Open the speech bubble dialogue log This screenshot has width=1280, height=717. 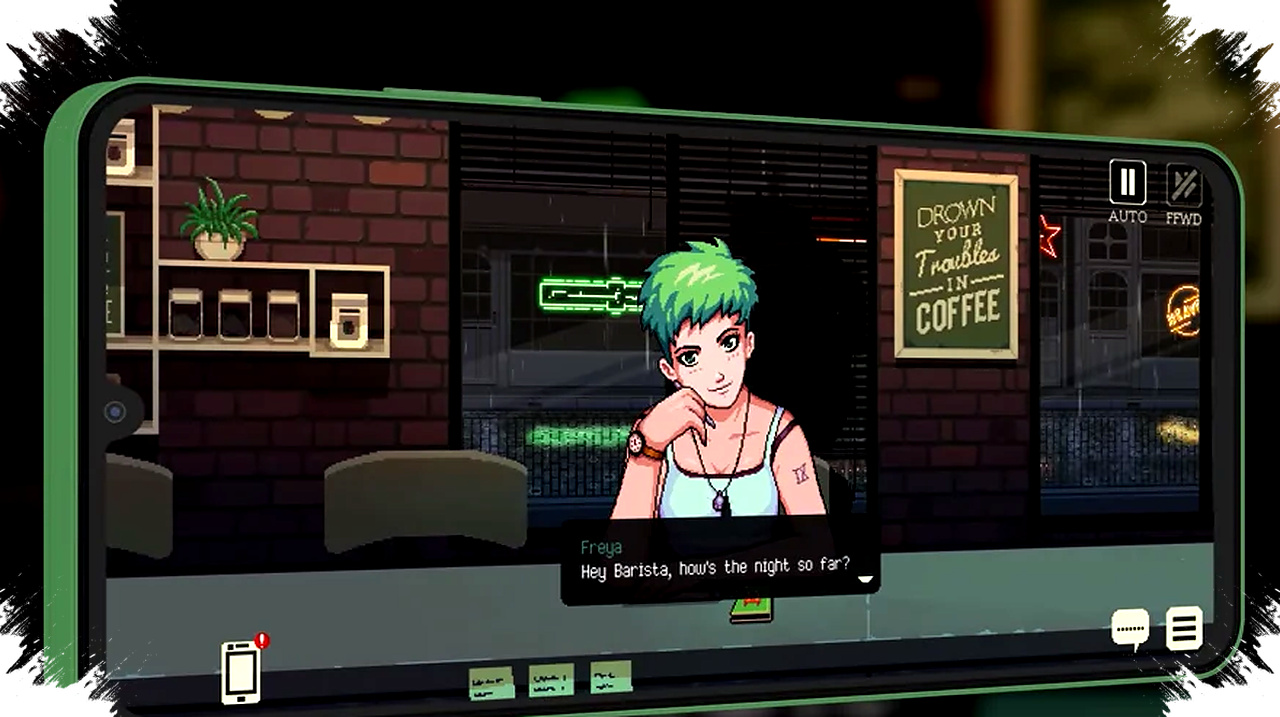point(1131,630)
